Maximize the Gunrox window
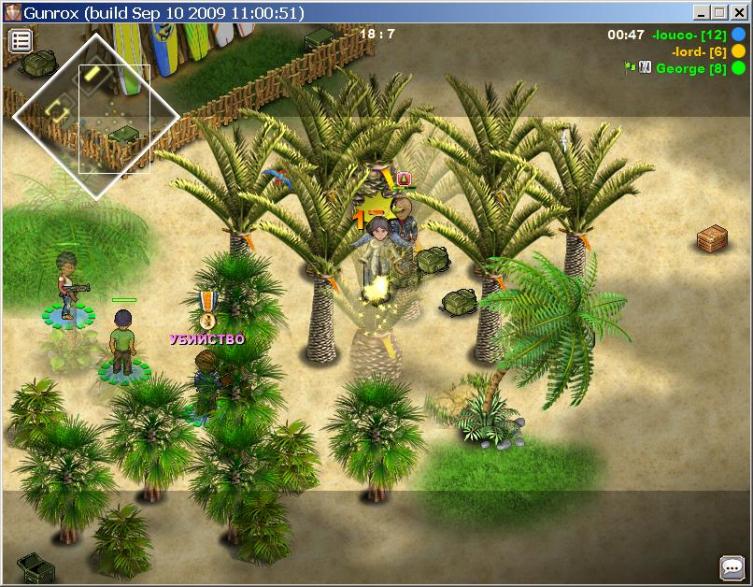 pyautogui.click(x=721, y=13)
